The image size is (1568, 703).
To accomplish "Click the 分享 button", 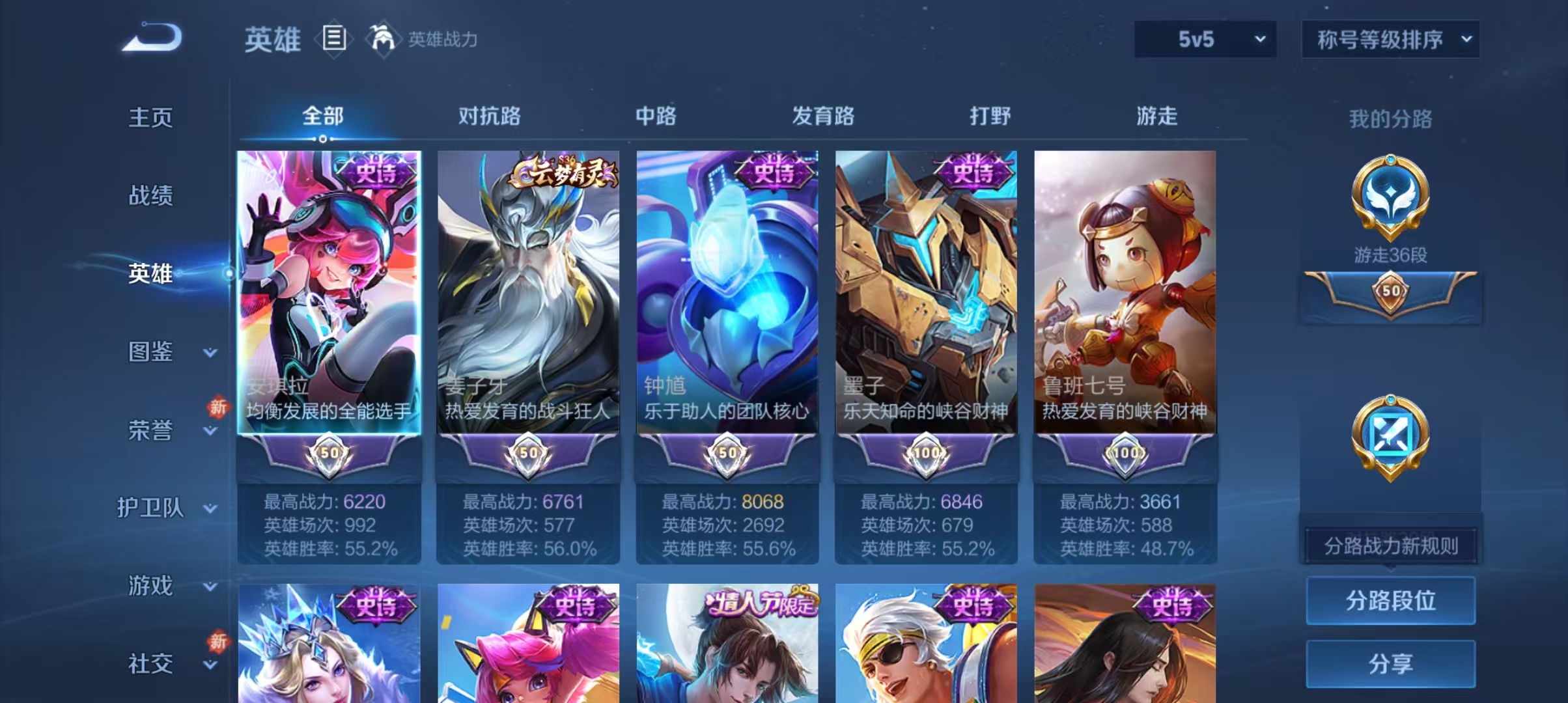I will pos(1391,665).
